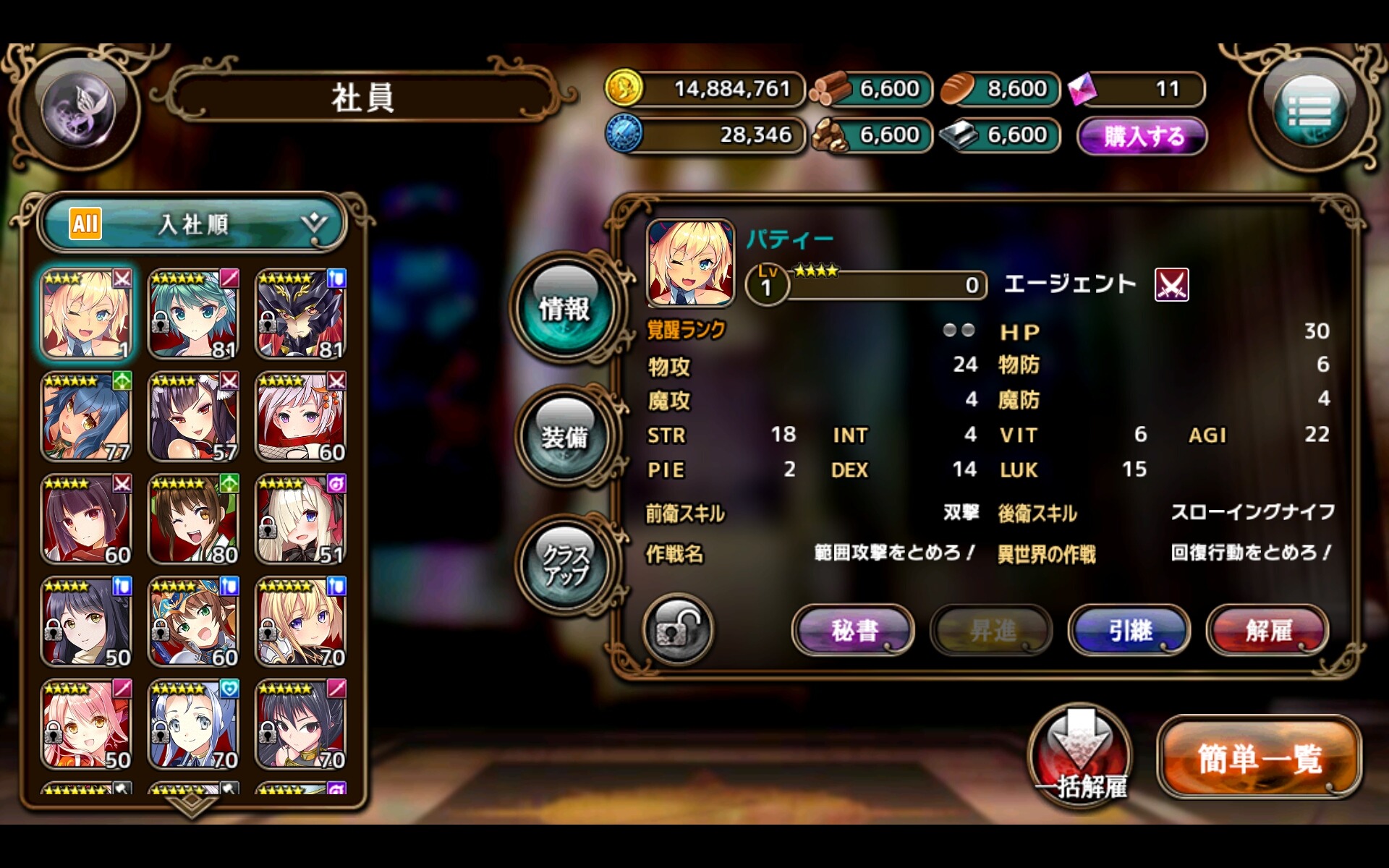Image resolution: width=1389 pixels, height=868 pixels.
Task: Choose the blue-haired level 77 employee
Action: click(86, 417)
